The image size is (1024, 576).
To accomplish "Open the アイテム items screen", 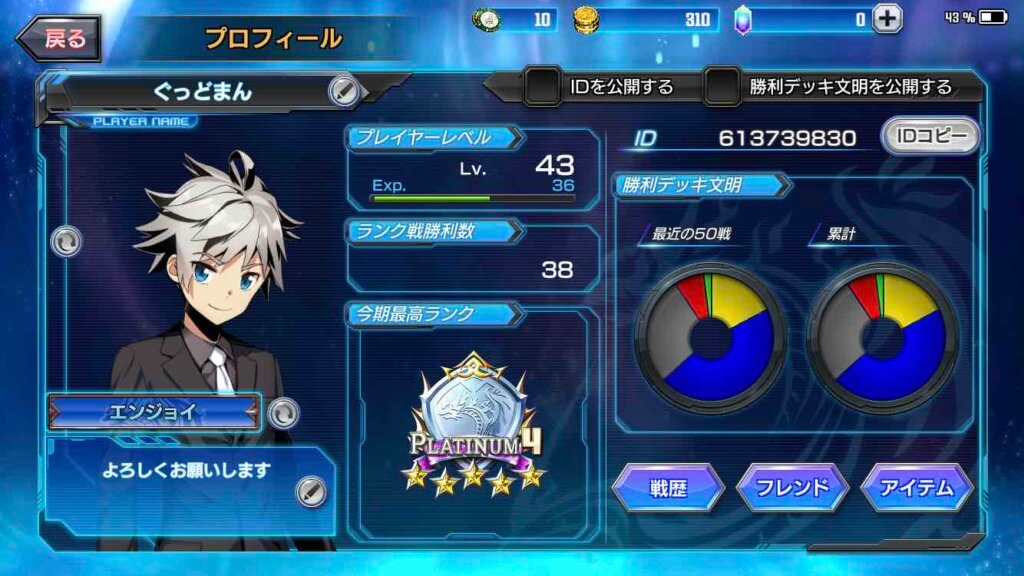I will tap(916, 488).
